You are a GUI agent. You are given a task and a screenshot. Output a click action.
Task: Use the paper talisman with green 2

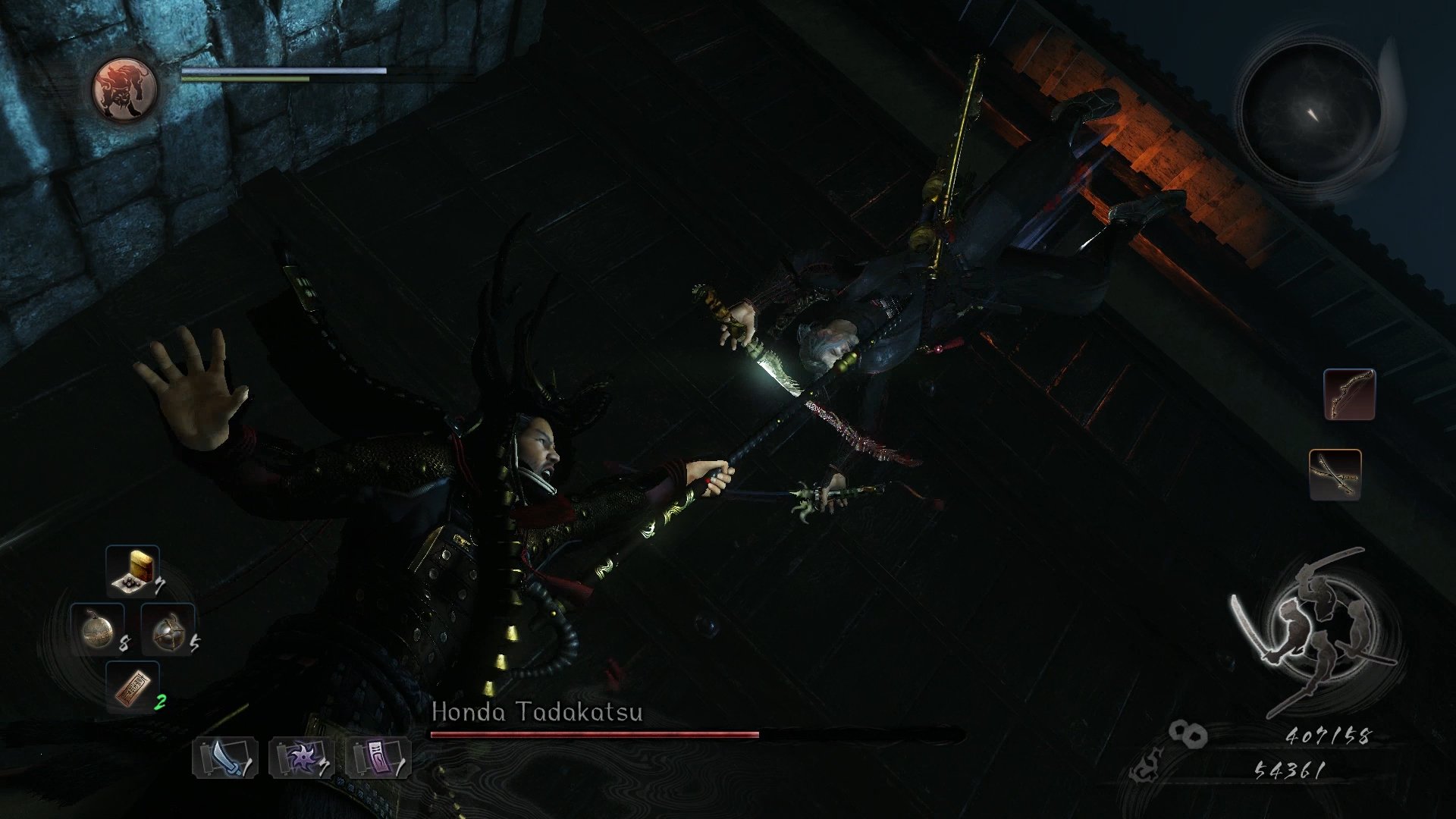pyautogui.click(x=133, y=687)
